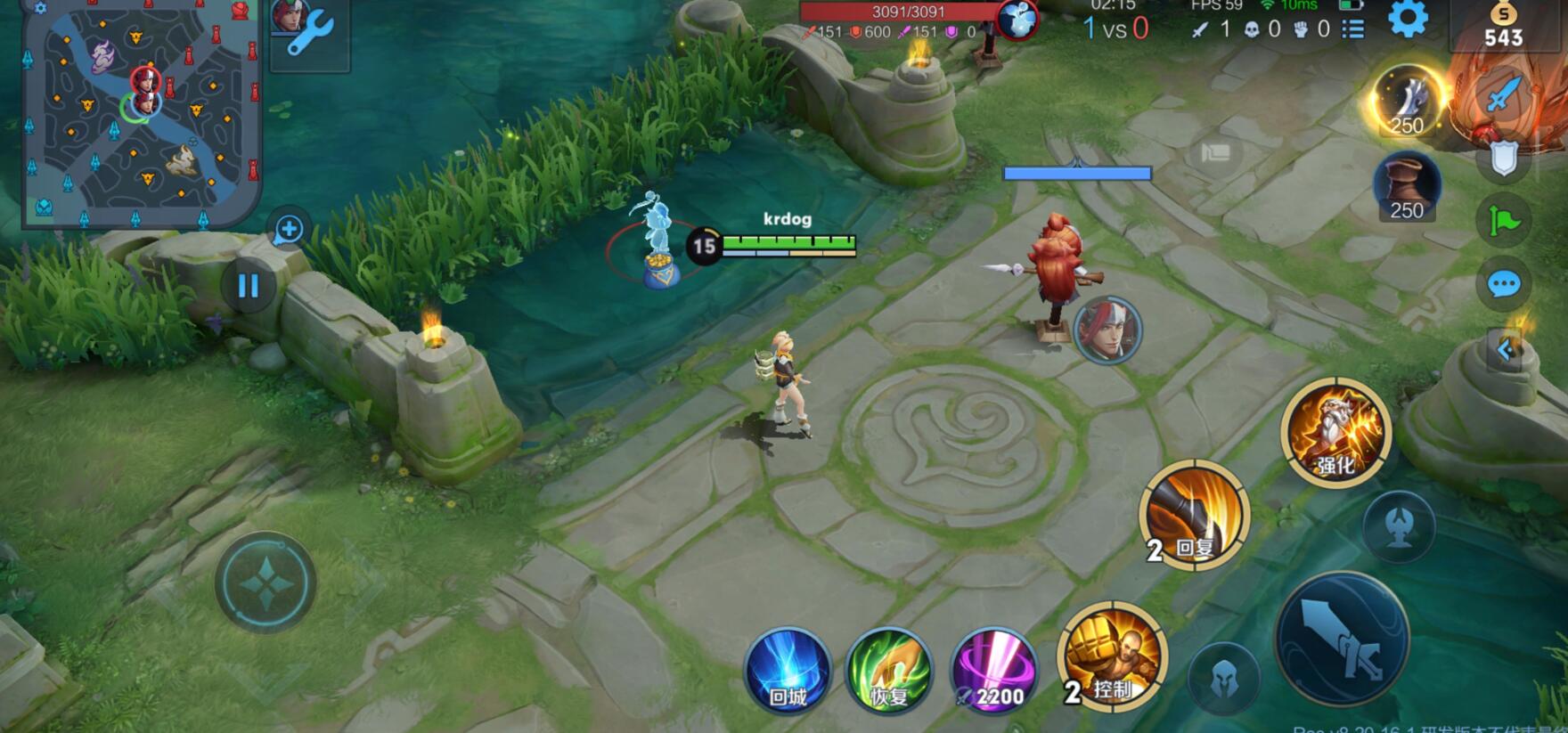Cast the 回复 recovery skill
This screenshot has height=733, width=1568.
click(1193, 515)
